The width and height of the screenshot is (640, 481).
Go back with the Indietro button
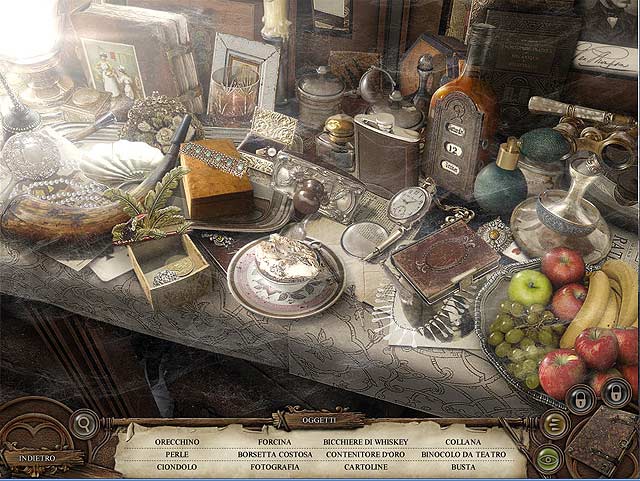point(36,457)
